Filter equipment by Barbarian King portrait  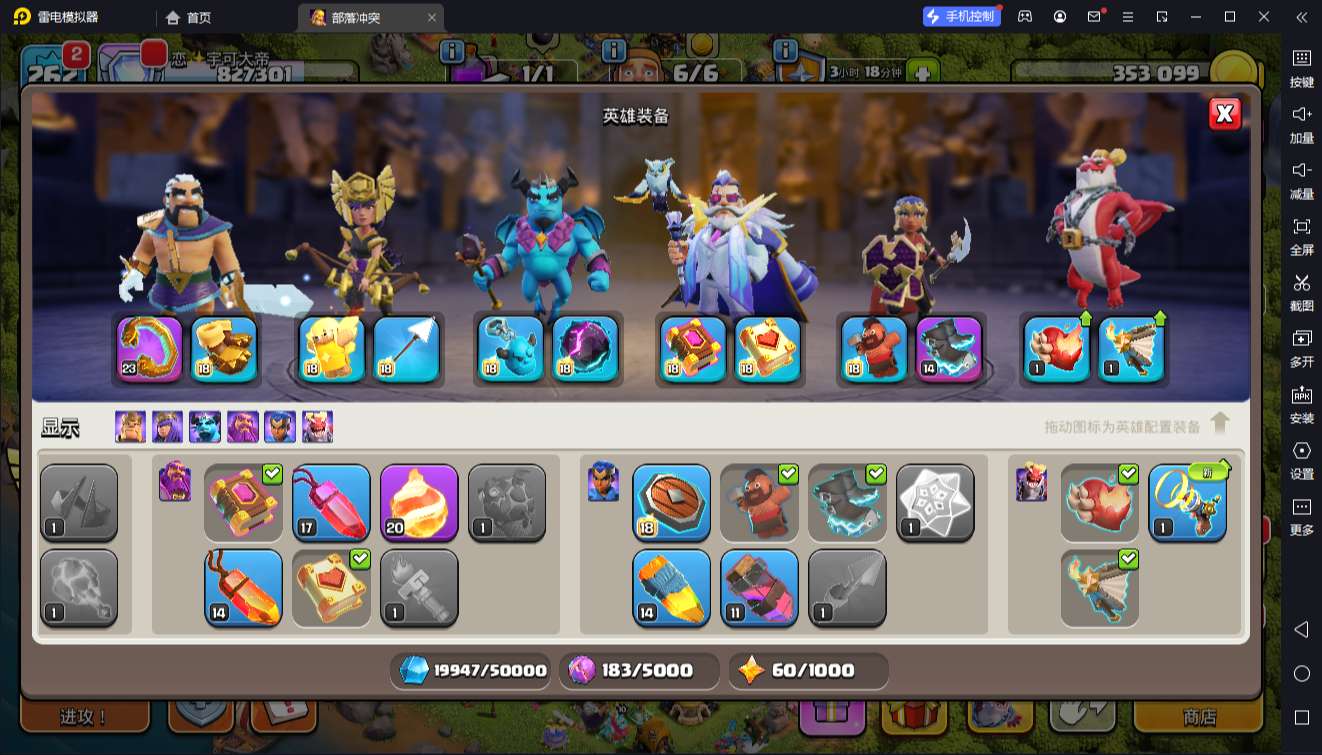[x=130, y=427]
